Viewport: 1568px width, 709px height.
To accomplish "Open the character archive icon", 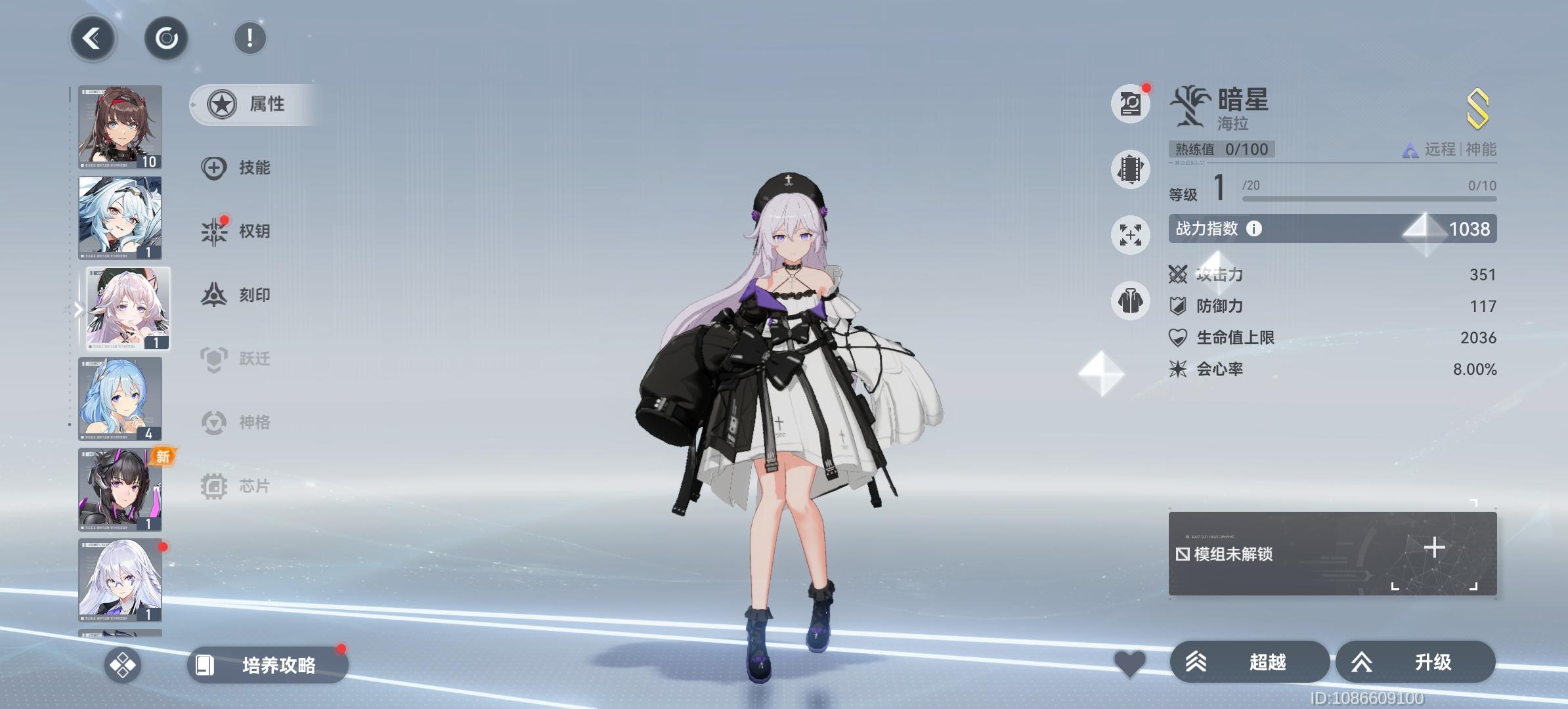I will 1130,104.
